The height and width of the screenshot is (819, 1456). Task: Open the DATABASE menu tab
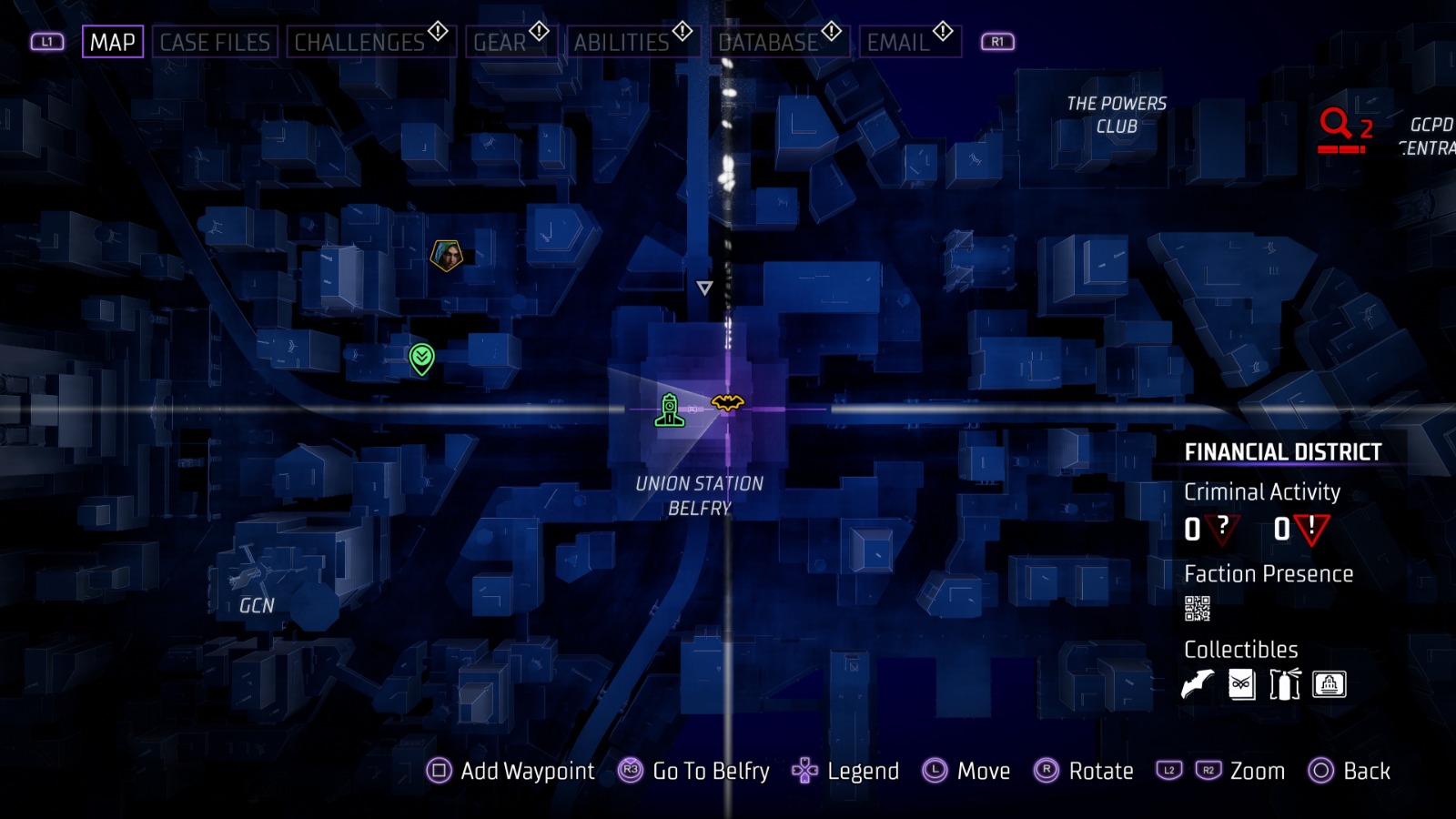[x=767, y=41]
